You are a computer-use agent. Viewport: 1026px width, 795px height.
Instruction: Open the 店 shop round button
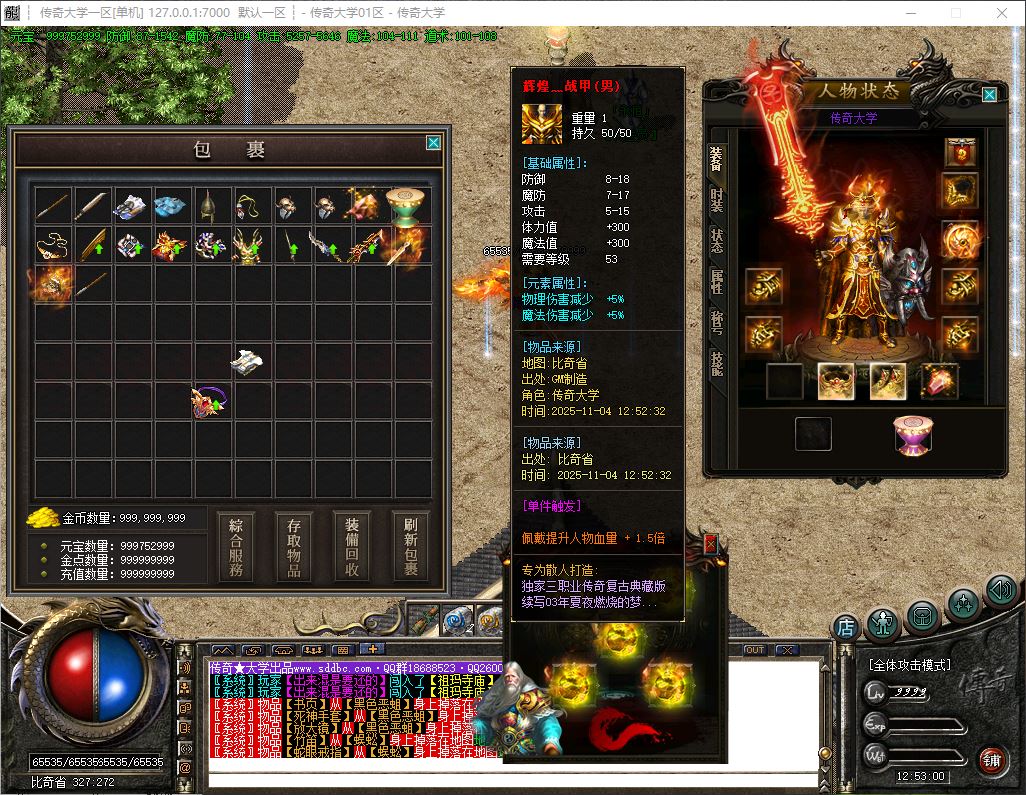pos(845,628)
